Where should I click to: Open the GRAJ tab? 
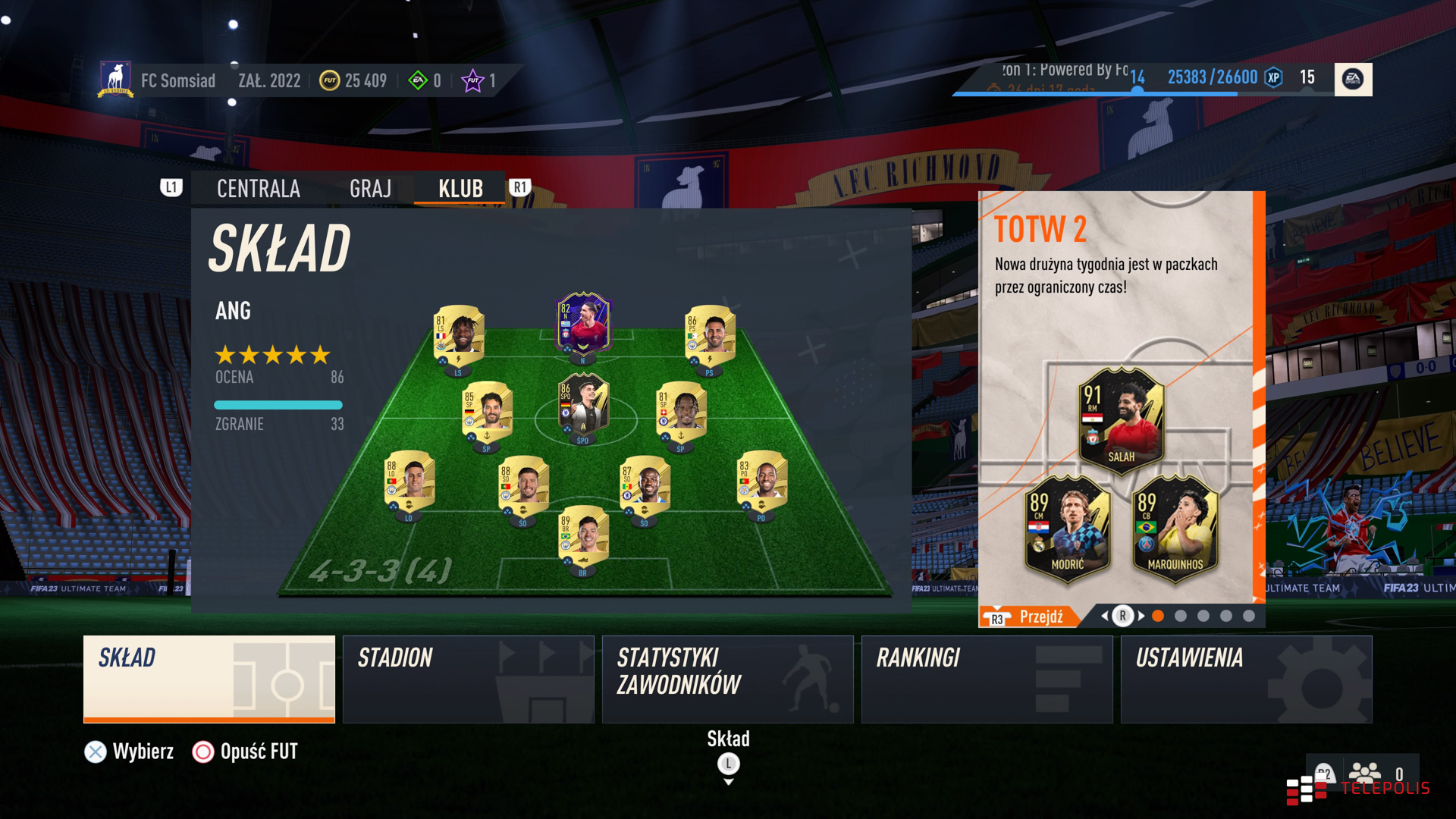(370, 189)
